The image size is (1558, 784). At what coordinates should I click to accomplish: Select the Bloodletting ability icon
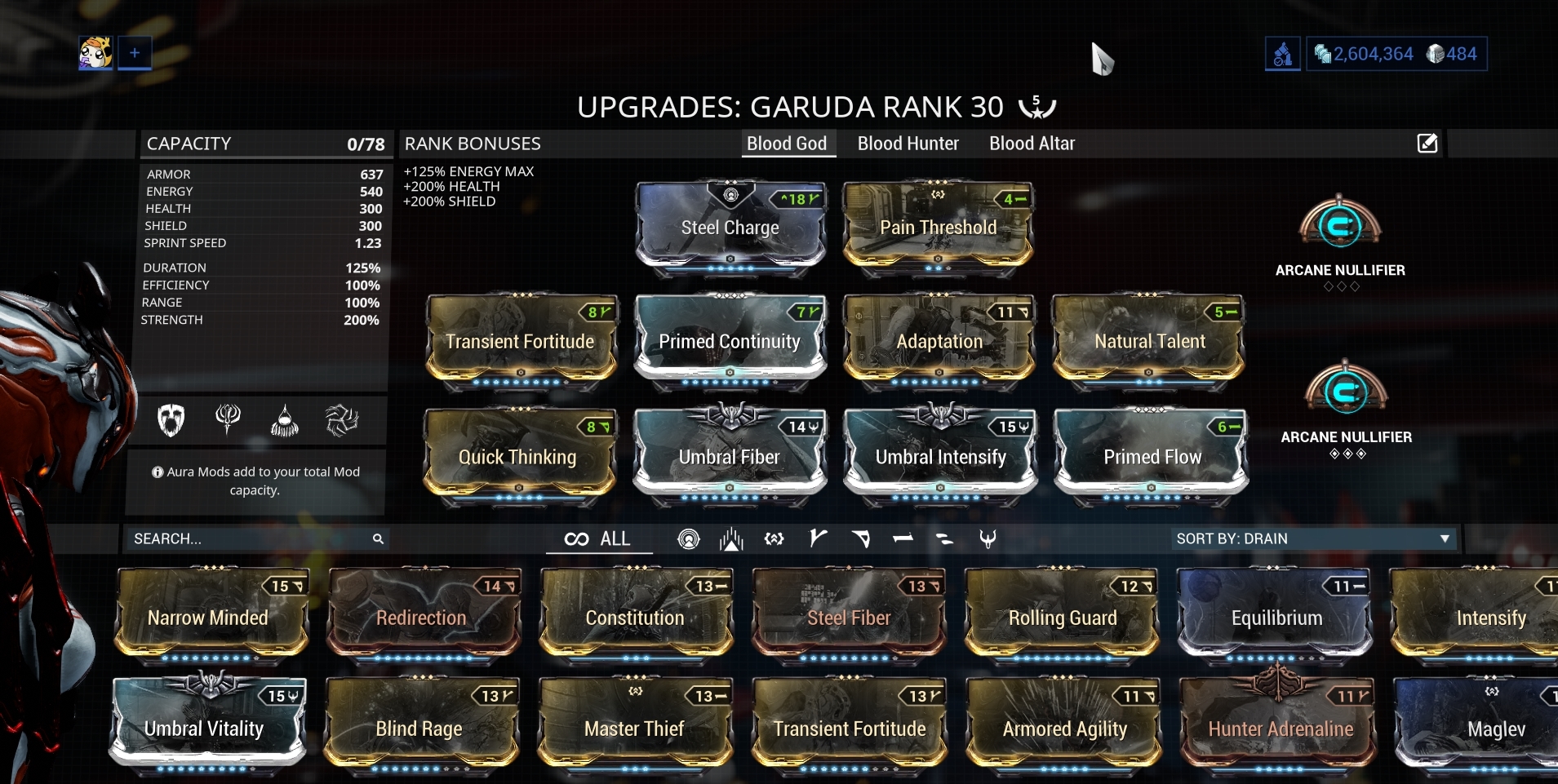pos(285,420)
